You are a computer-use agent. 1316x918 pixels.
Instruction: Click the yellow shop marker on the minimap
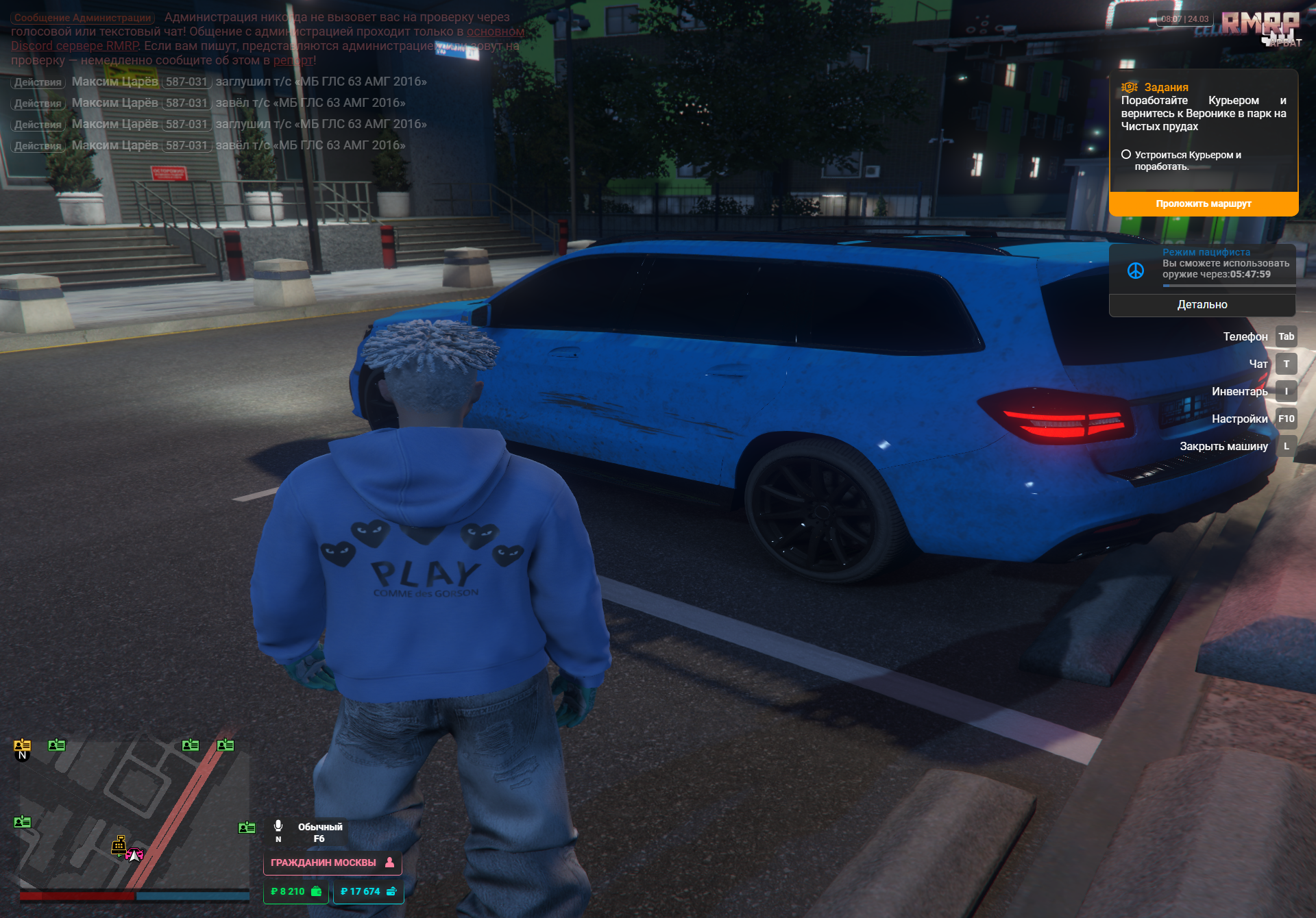pos(119,845)
